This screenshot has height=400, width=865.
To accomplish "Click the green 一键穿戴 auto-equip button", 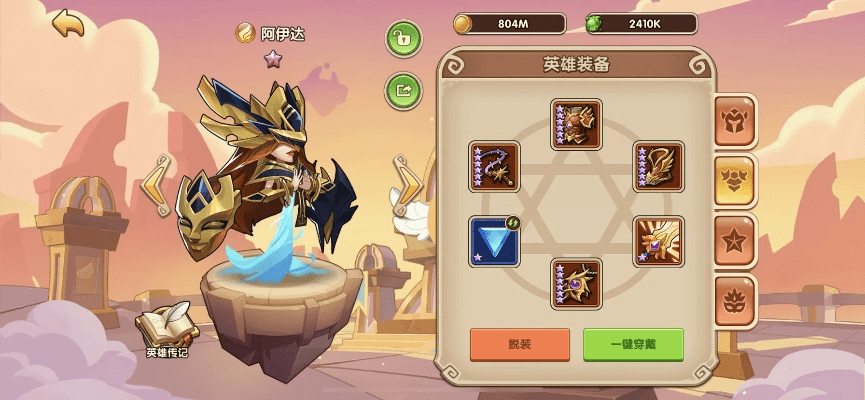I will point(633,344).
